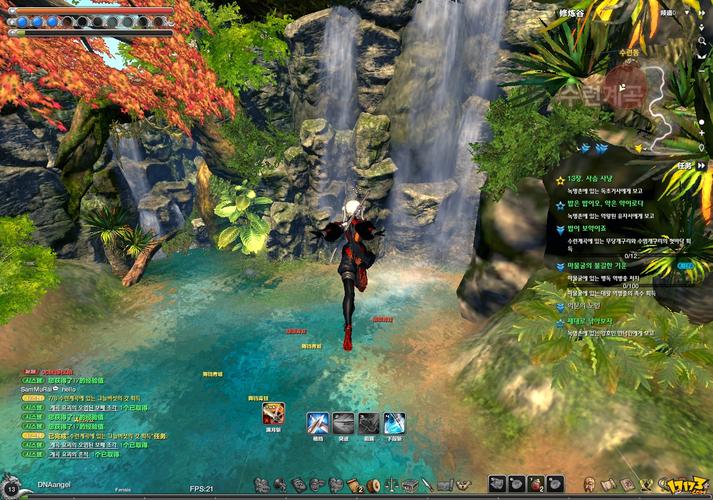Viewport: 713px width, 500px height.
Task: Use the 格挡 blue slash skill
Action: pos(318,423)
